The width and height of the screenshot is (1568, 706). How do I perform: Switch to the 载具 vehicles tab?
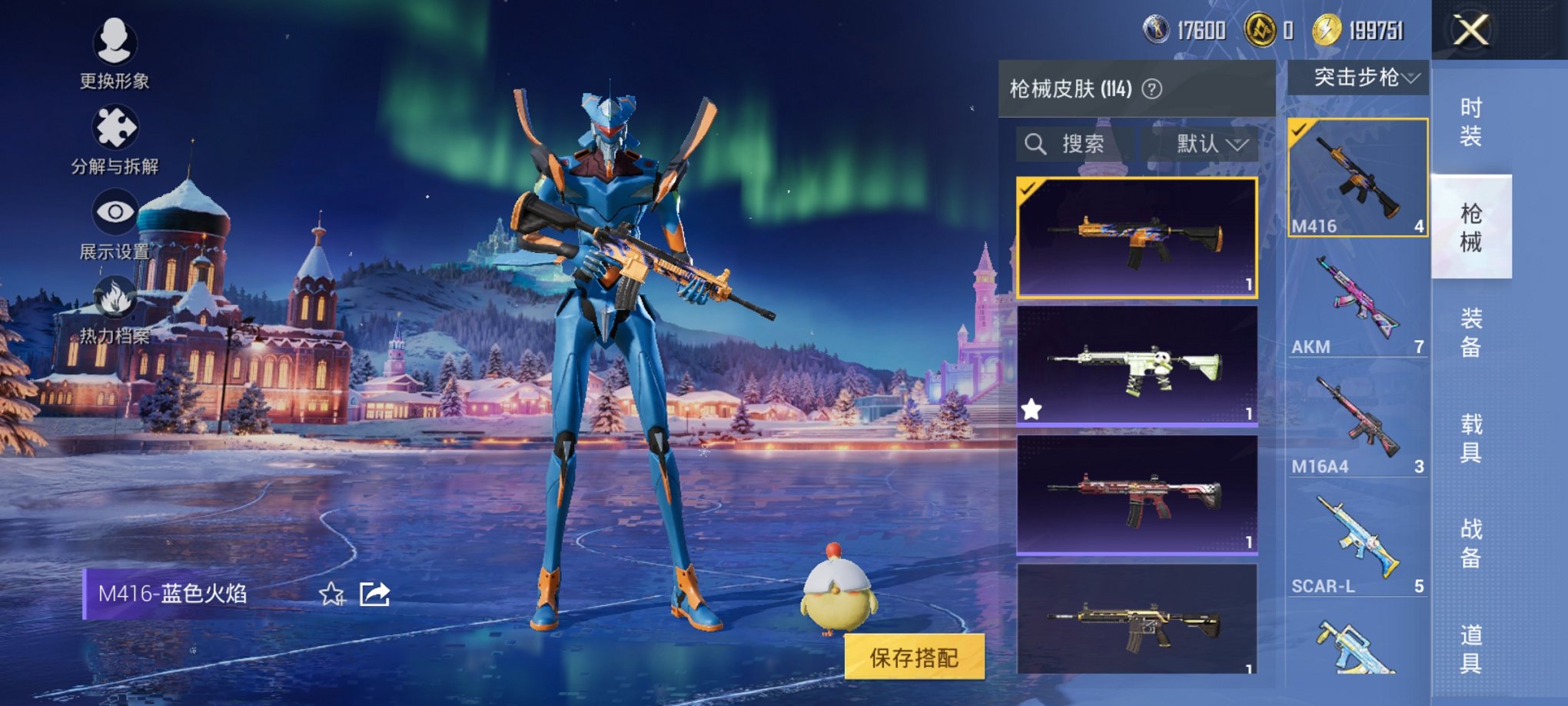pos(1470,438)
